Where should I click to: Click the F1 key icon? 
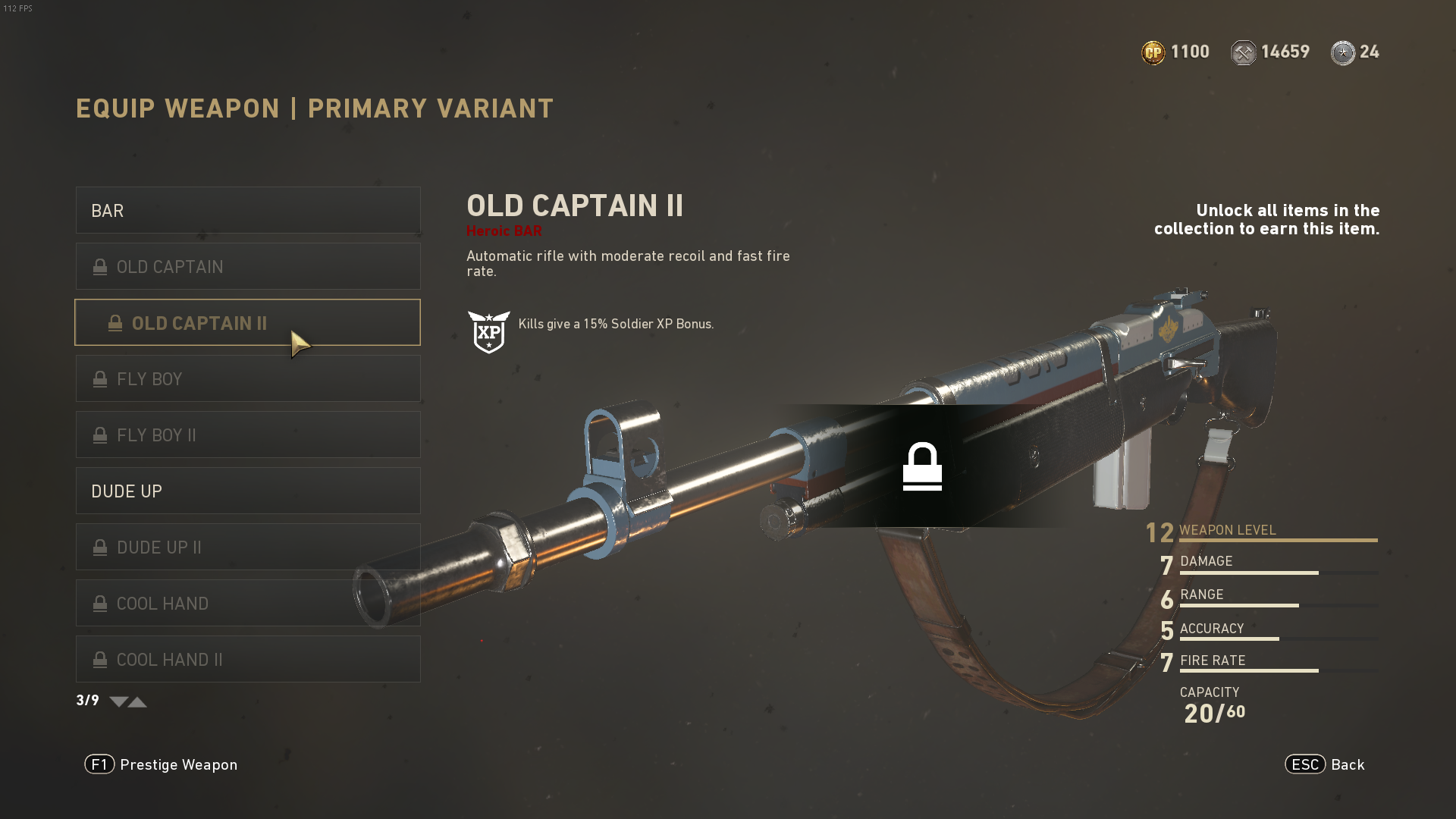pyautogui.click(x=99, y=764)
